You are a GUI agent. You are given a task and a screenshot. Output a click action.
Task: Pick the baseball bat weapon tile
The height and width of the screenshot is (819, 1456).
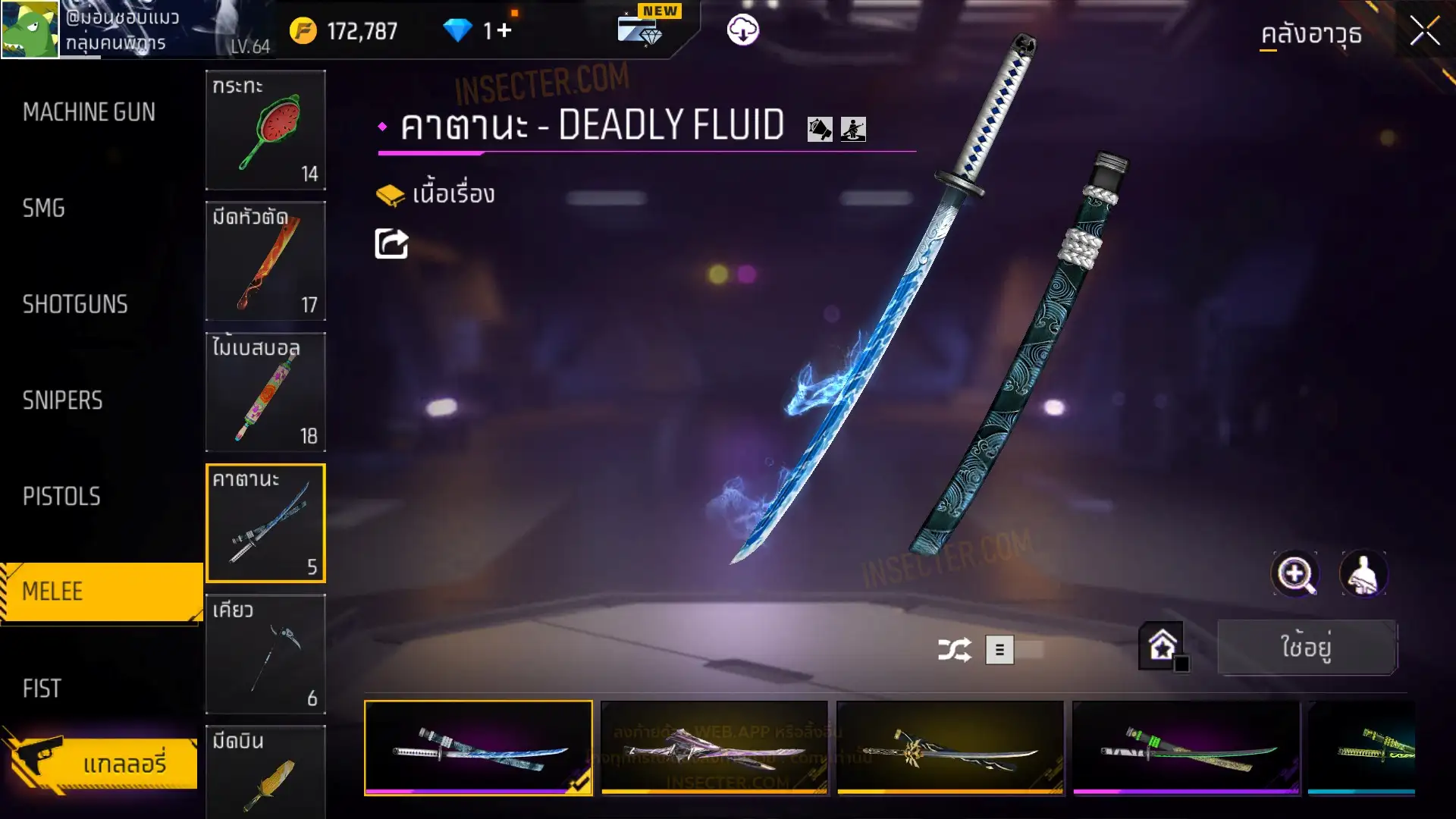click(x=265, y=392)
